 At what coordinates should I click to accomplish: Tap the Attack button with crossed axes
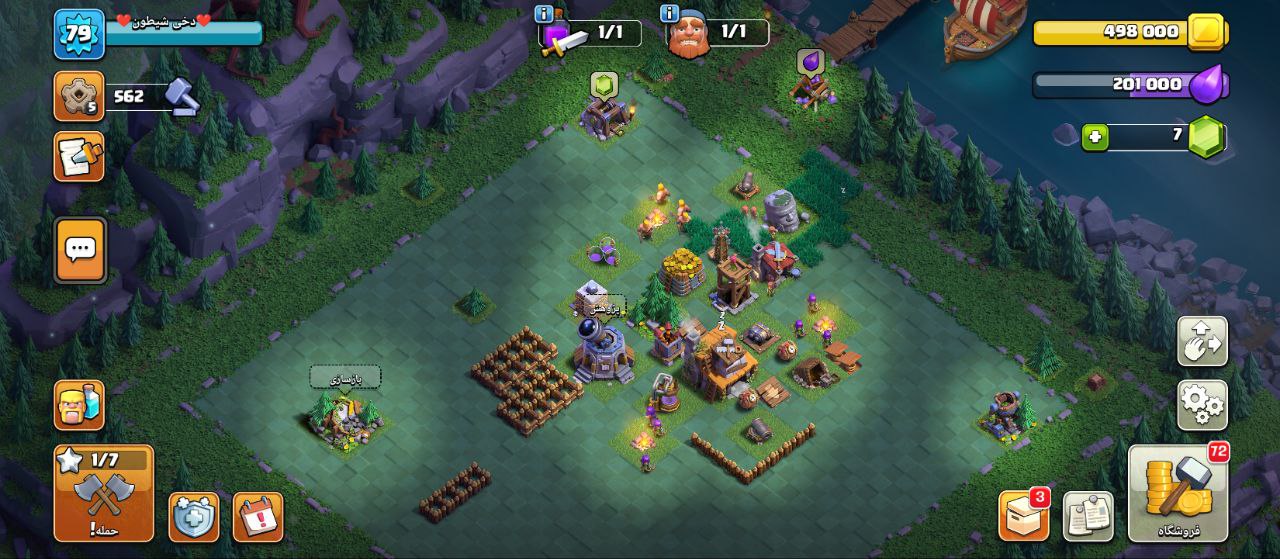(104, 494)
